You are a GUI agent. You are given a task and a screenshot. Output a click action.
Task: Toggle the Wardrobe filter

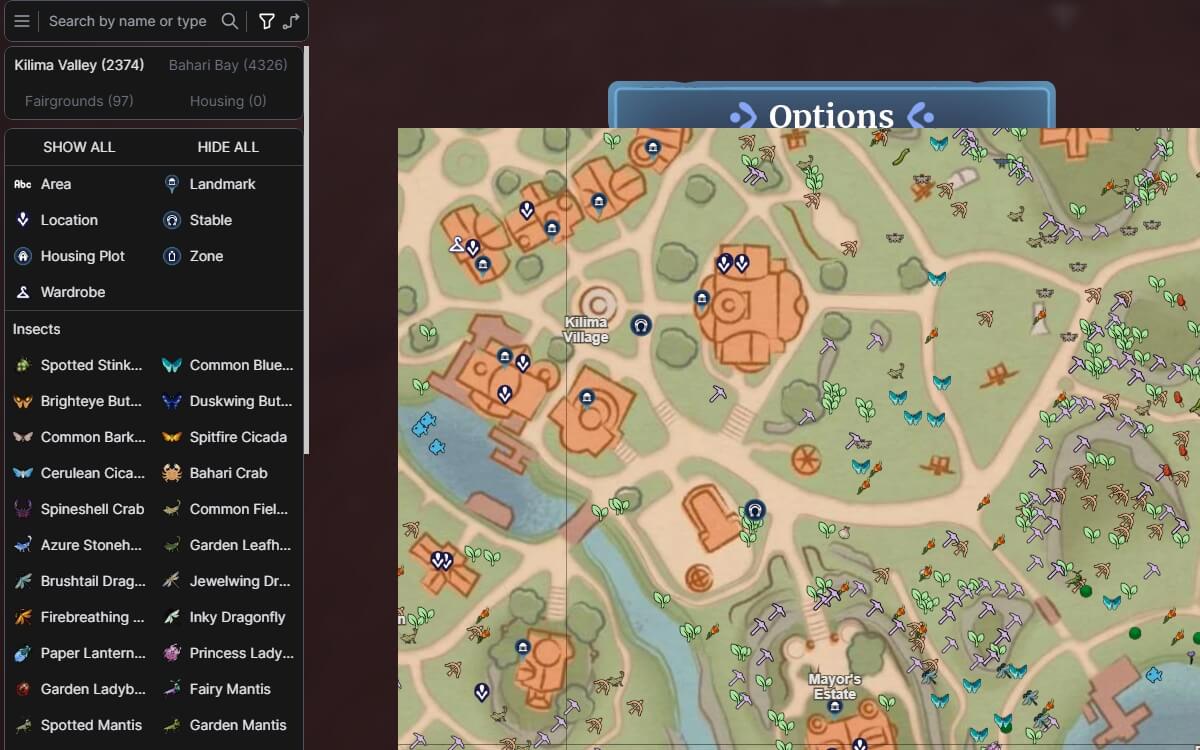(72, 292)
